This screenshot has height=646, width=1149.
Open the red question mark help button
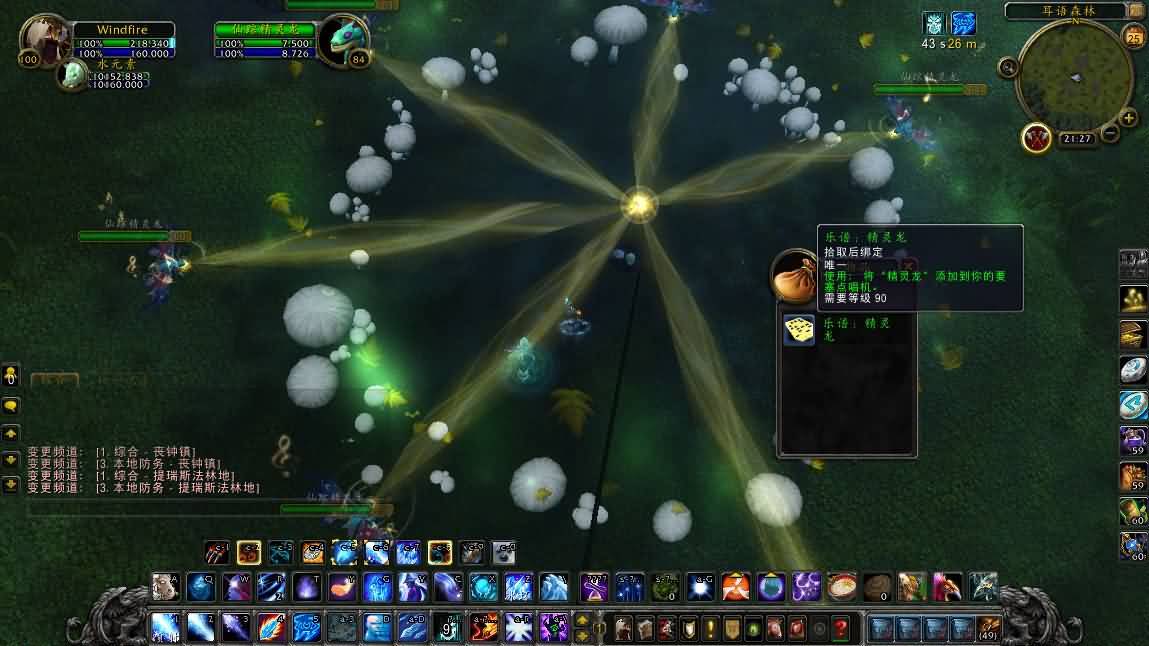pos(841,628)
